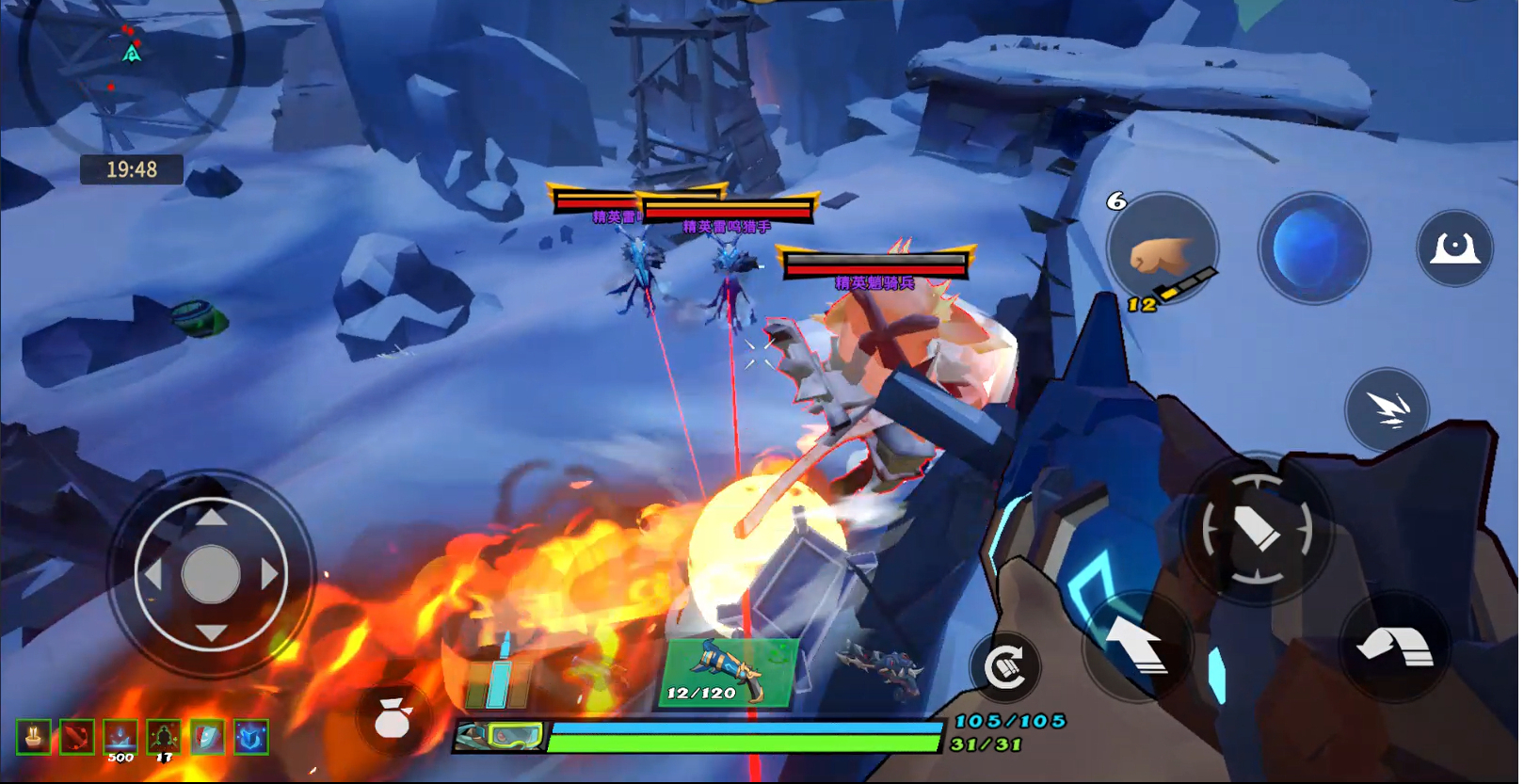1524x784 pixels.
Task: Open the bag pouch button
Action: point(393,720)
